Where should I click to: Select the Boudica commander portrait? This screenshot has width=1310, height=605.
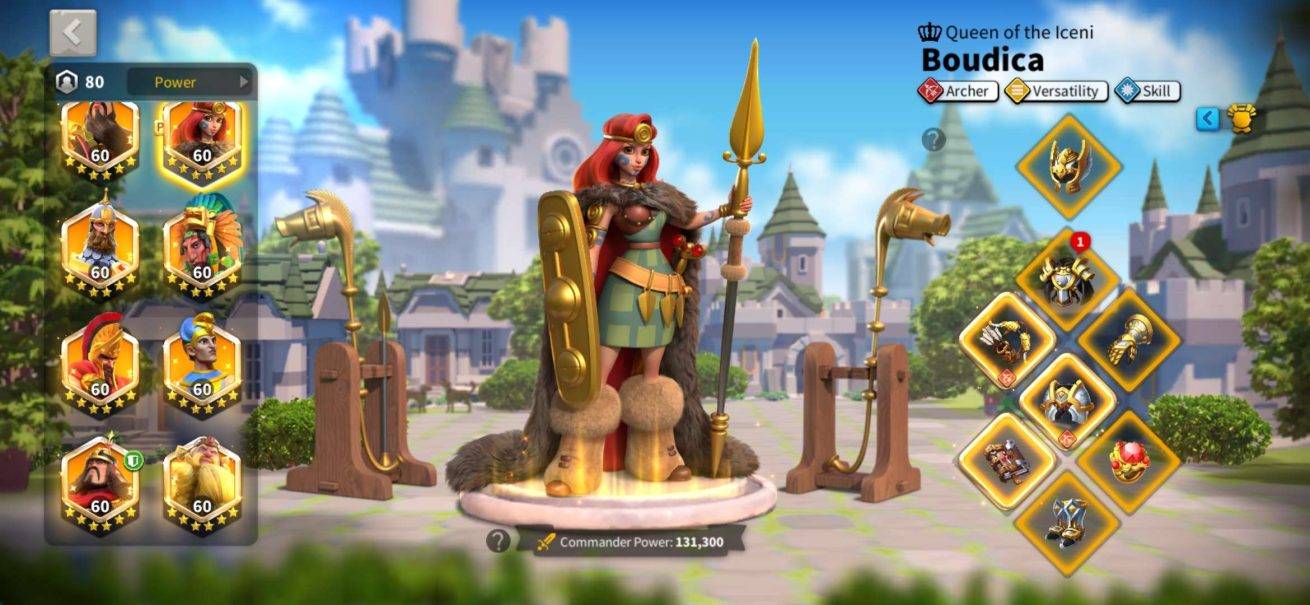[x=201, y=138]
